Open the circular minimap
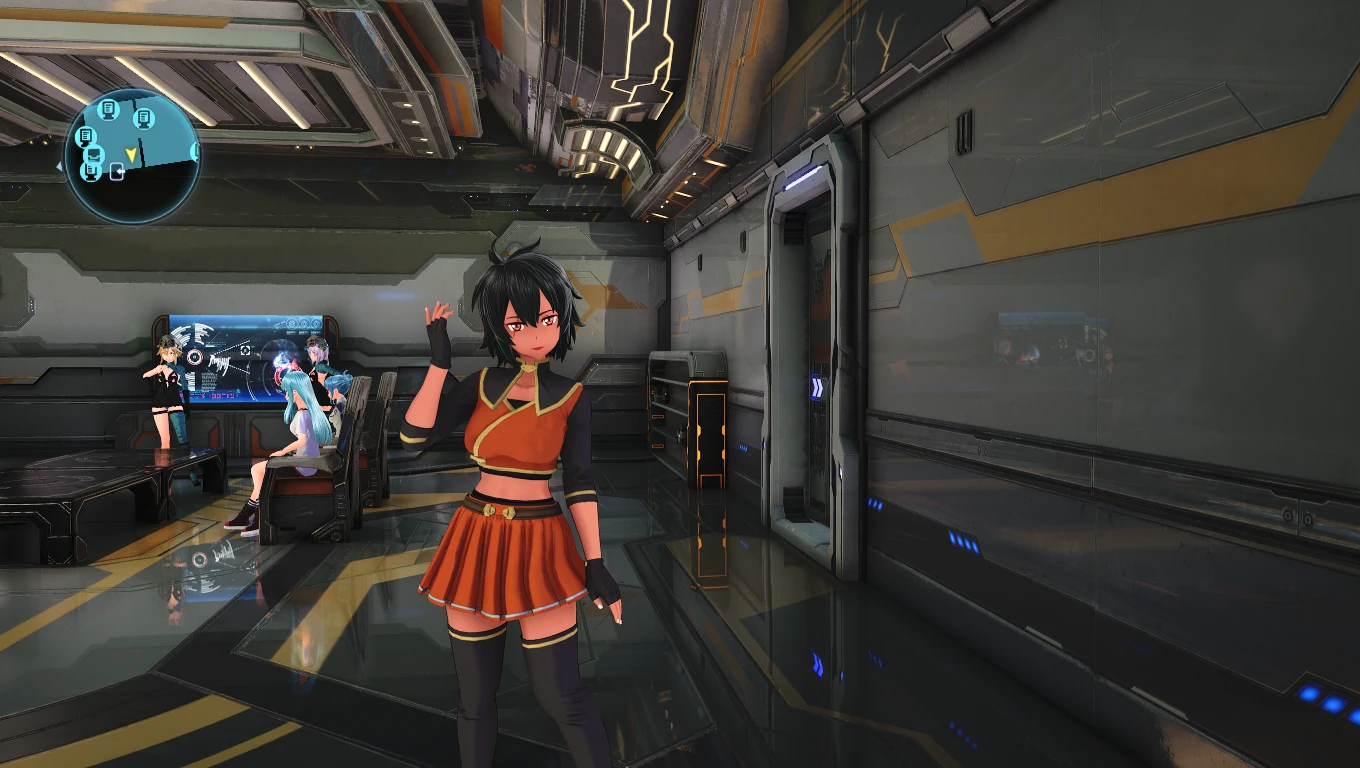The image size is (1360, 768). [132, 155]
